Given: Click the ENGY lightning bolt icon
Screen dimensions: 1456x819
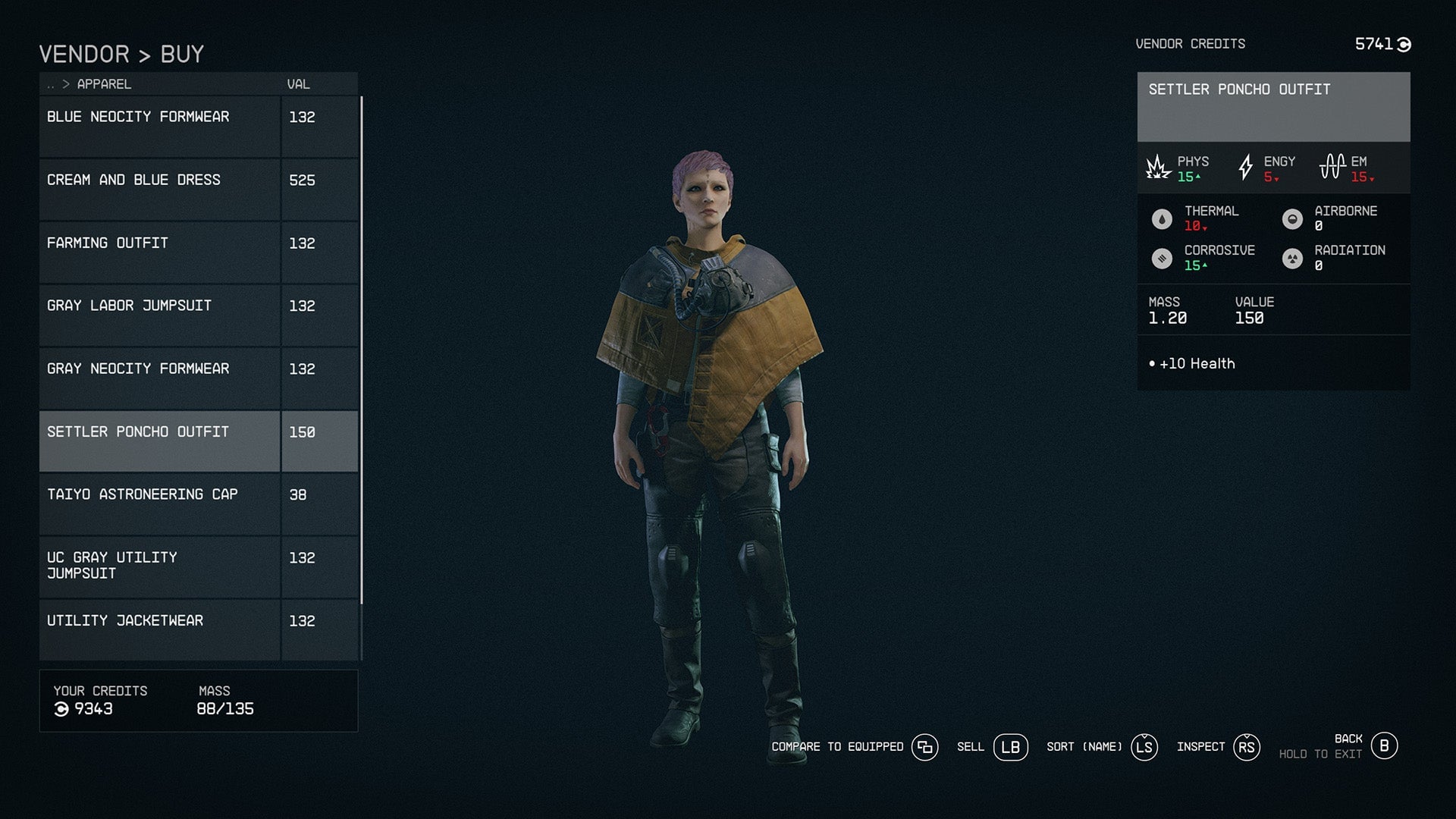Looking at the screenshot, I should [x=1246, y=167].
